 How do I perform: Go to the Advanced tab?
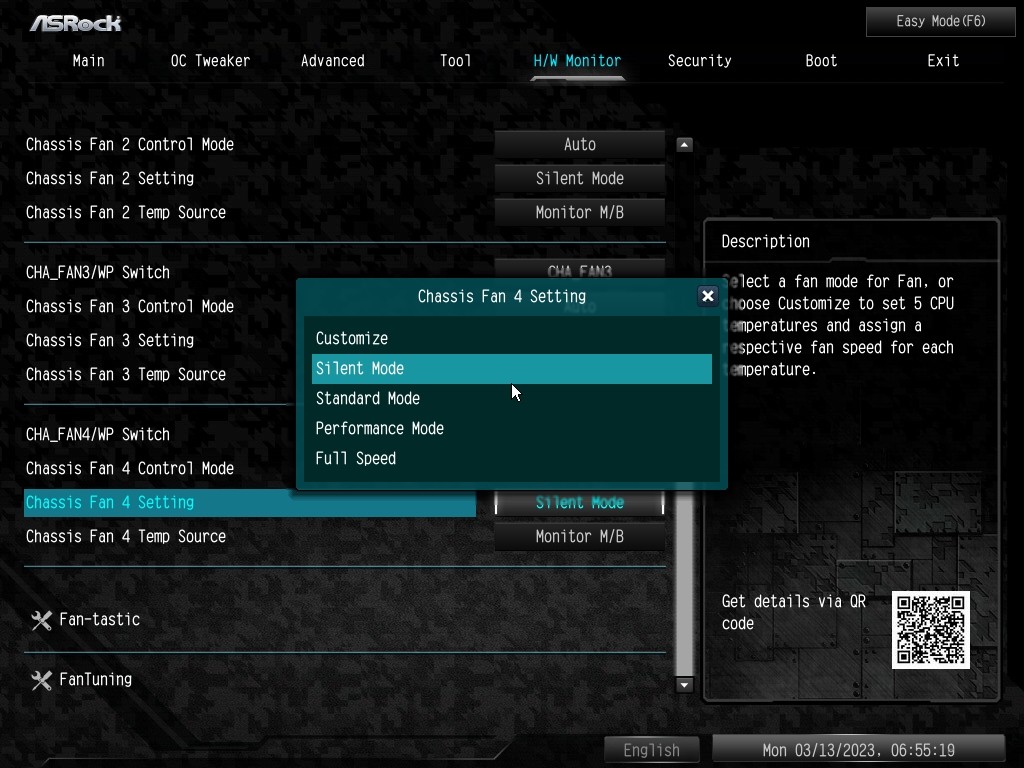pyautogui.click(x=332, y=61)
